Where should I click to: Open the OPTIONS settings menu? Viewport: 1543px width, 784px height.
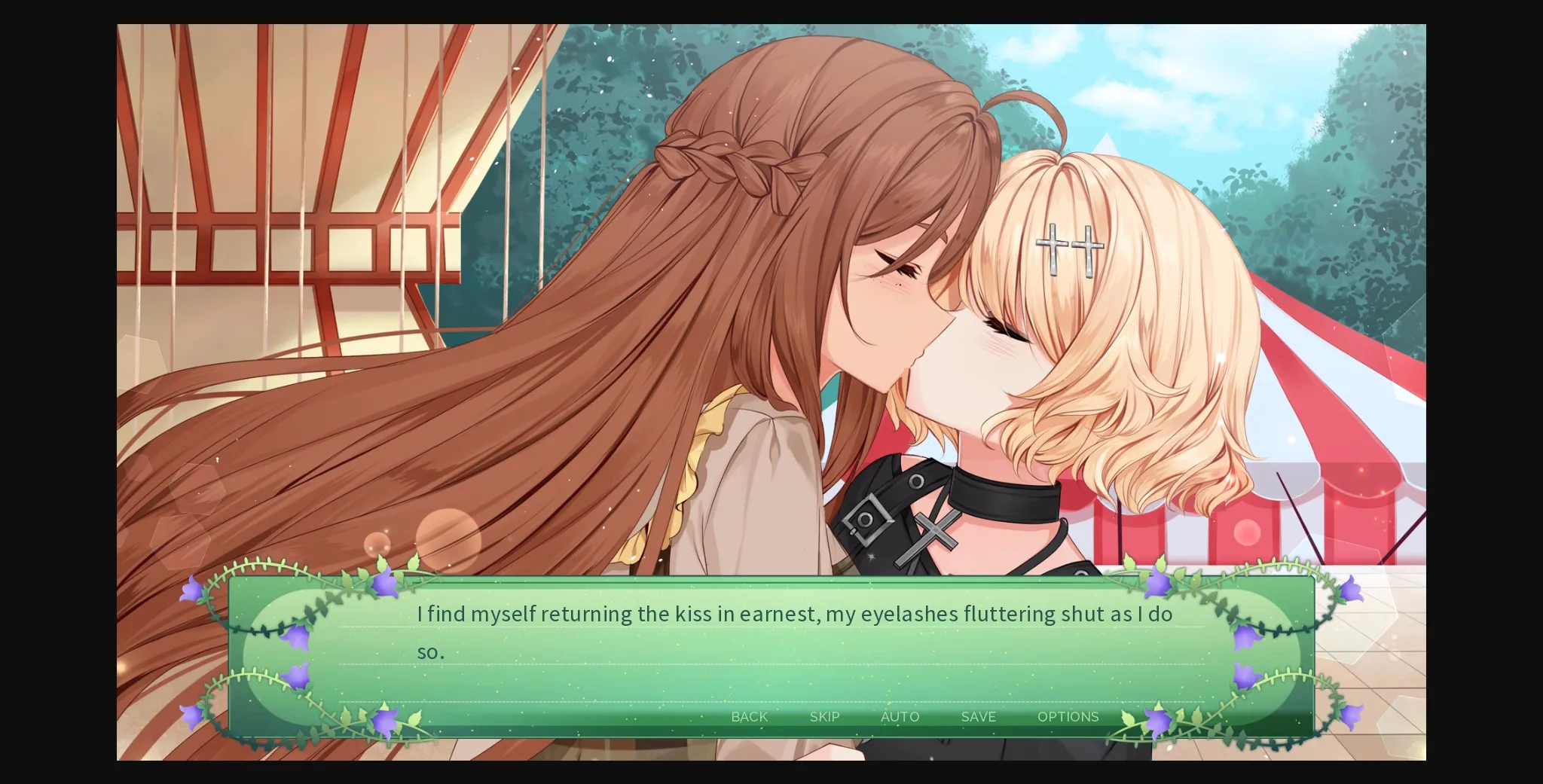[x=1068, y=717]
